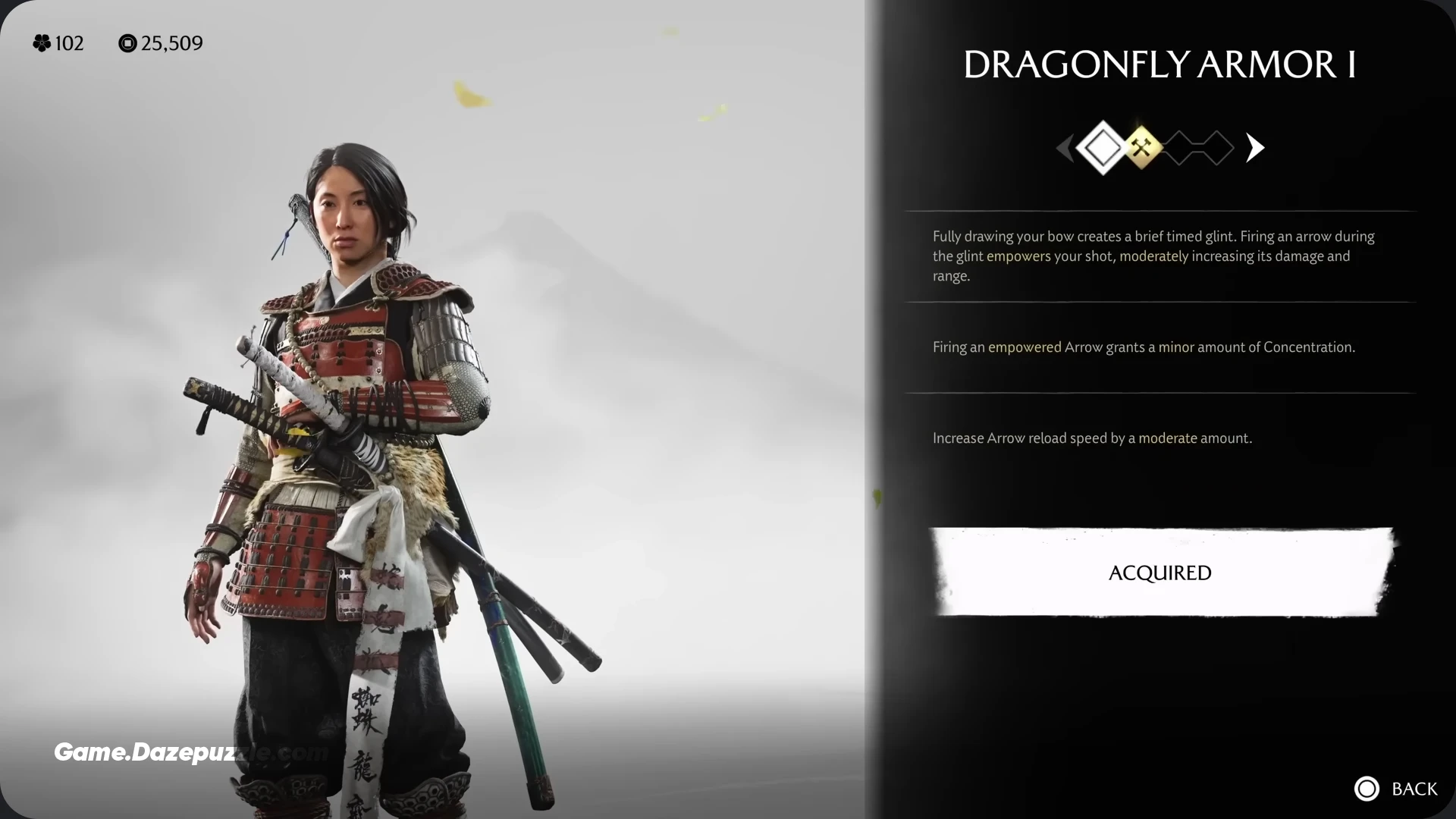Viewport: 1456px width, 819px height.
Task: Select the DRAGONFLY ARMOR I title header
Action: pyautogui.click(x=1159, y=64)
